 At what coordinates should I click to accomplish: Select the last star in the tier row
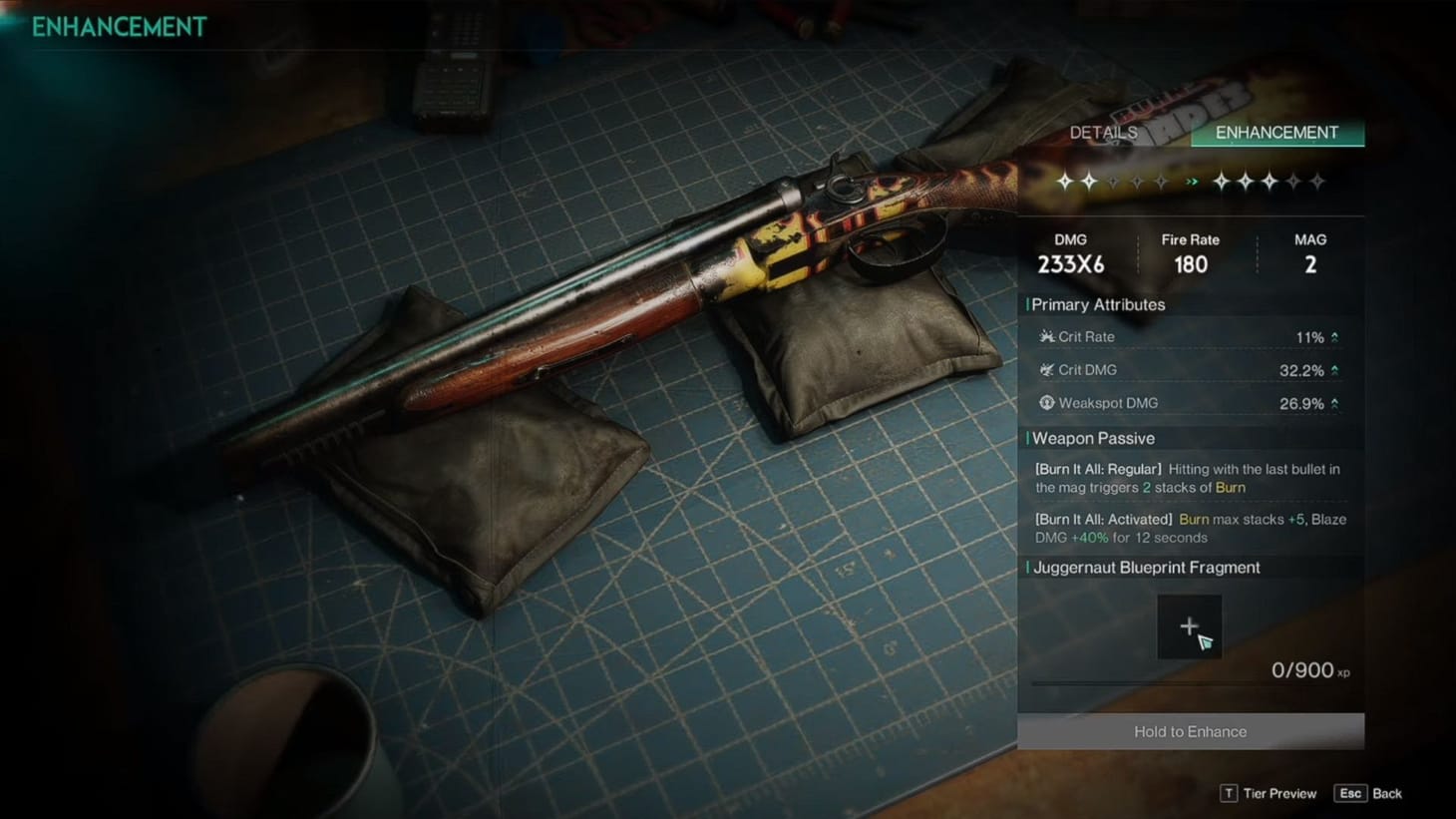click(1316, 182)
